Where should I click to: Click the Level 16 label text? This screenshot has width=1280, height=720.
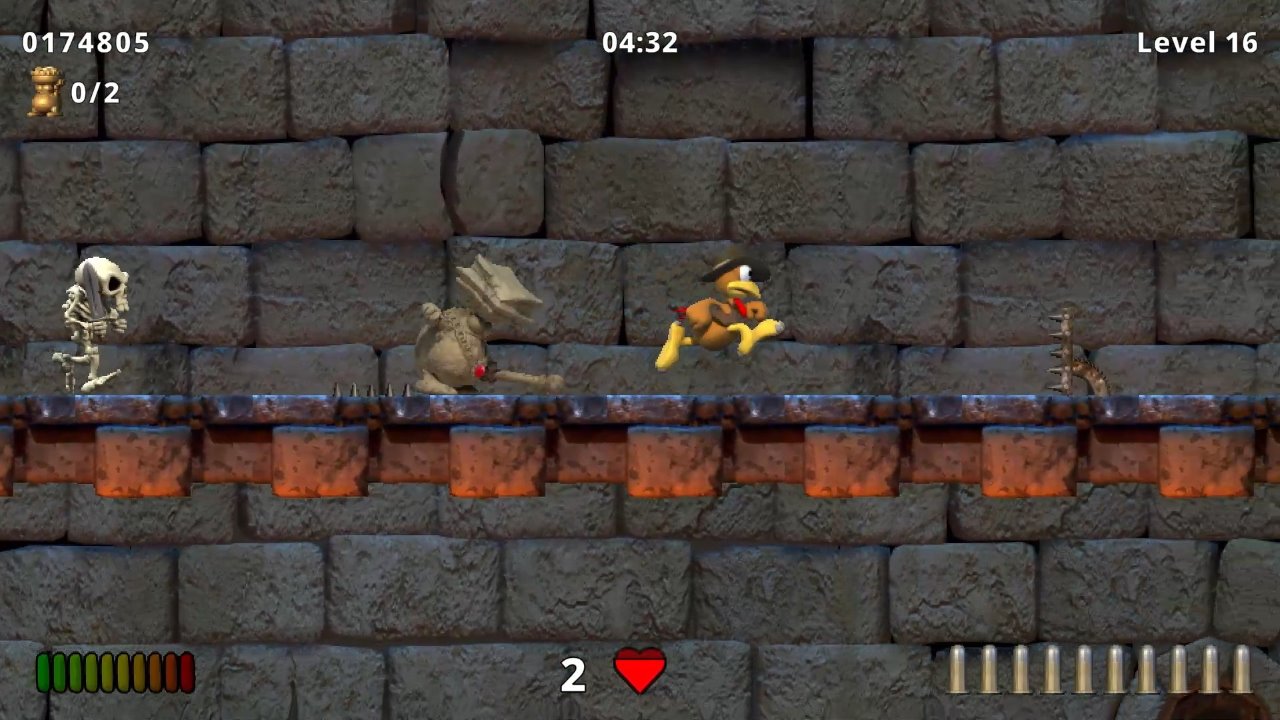click(x=1197, y=43)
